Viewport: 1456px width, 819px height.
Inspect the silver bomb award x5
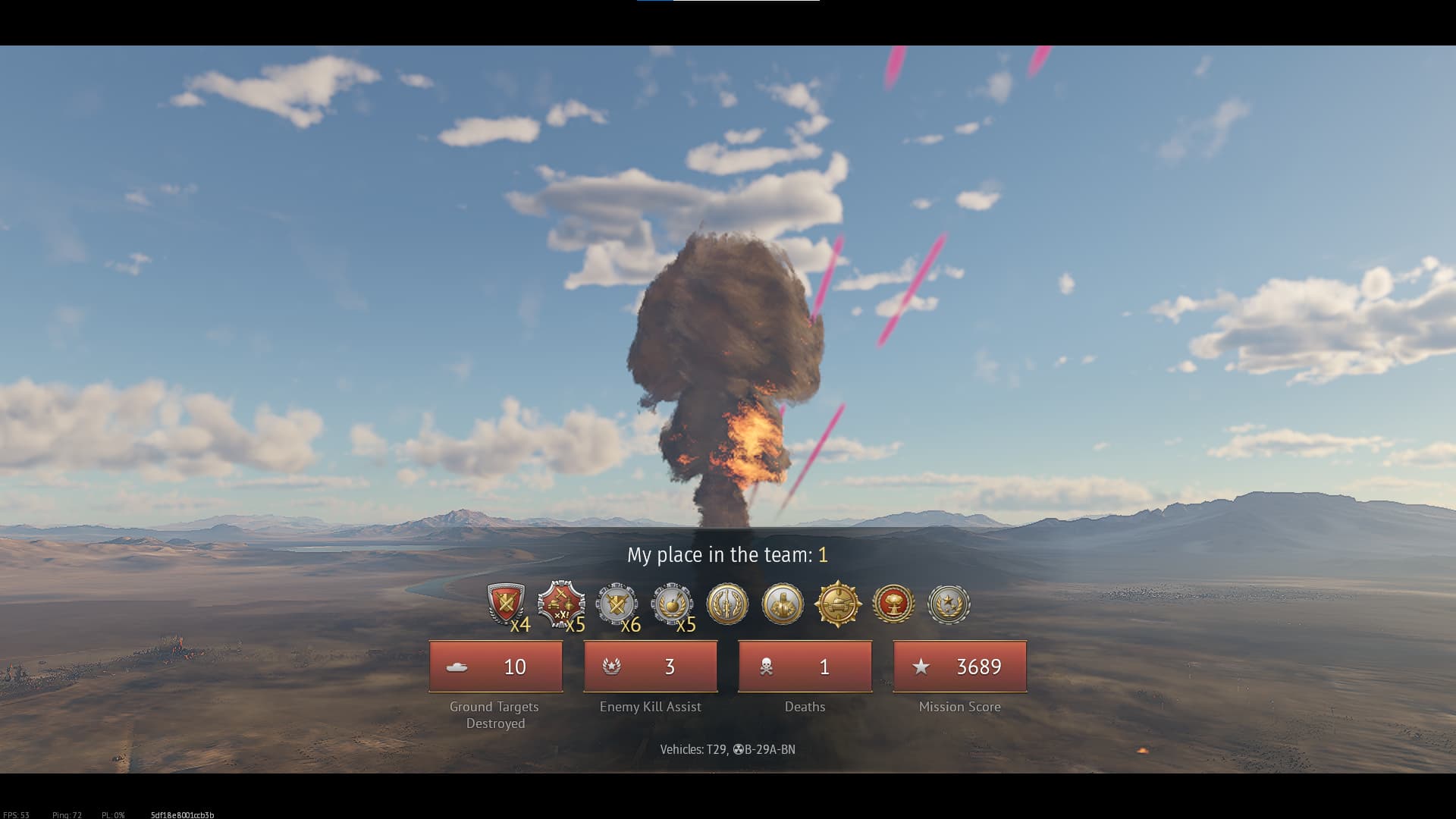[x=672, y=604]
